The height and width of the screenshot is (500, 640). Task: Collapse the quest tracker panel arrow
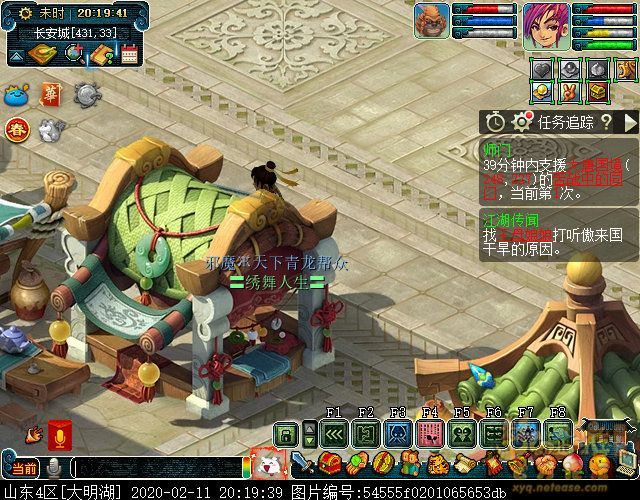click(630, 122)
